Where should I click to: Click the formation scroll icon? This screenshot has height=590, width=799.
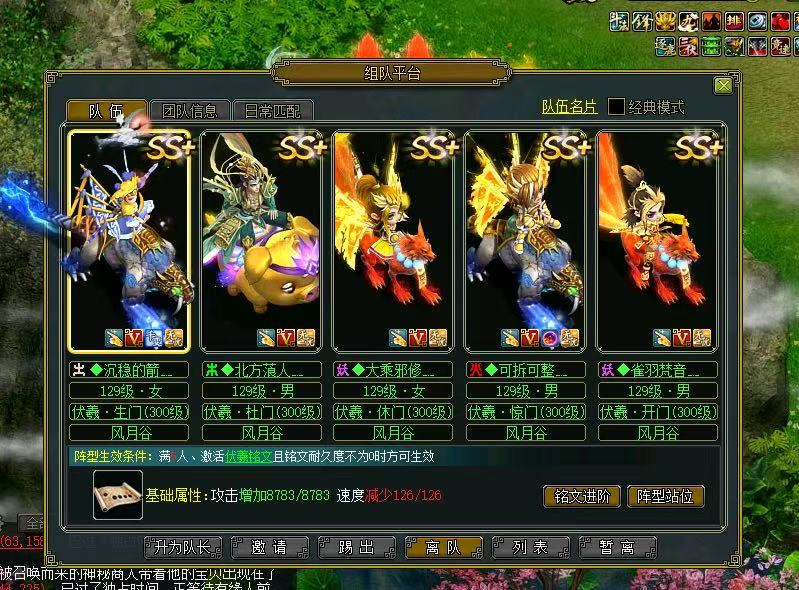[117, 495]
